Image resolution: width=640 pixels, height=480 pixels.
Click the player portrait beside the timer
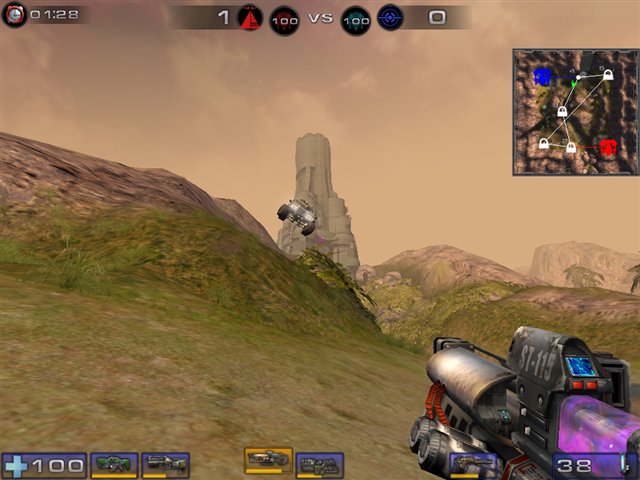[x=14, y=16]
